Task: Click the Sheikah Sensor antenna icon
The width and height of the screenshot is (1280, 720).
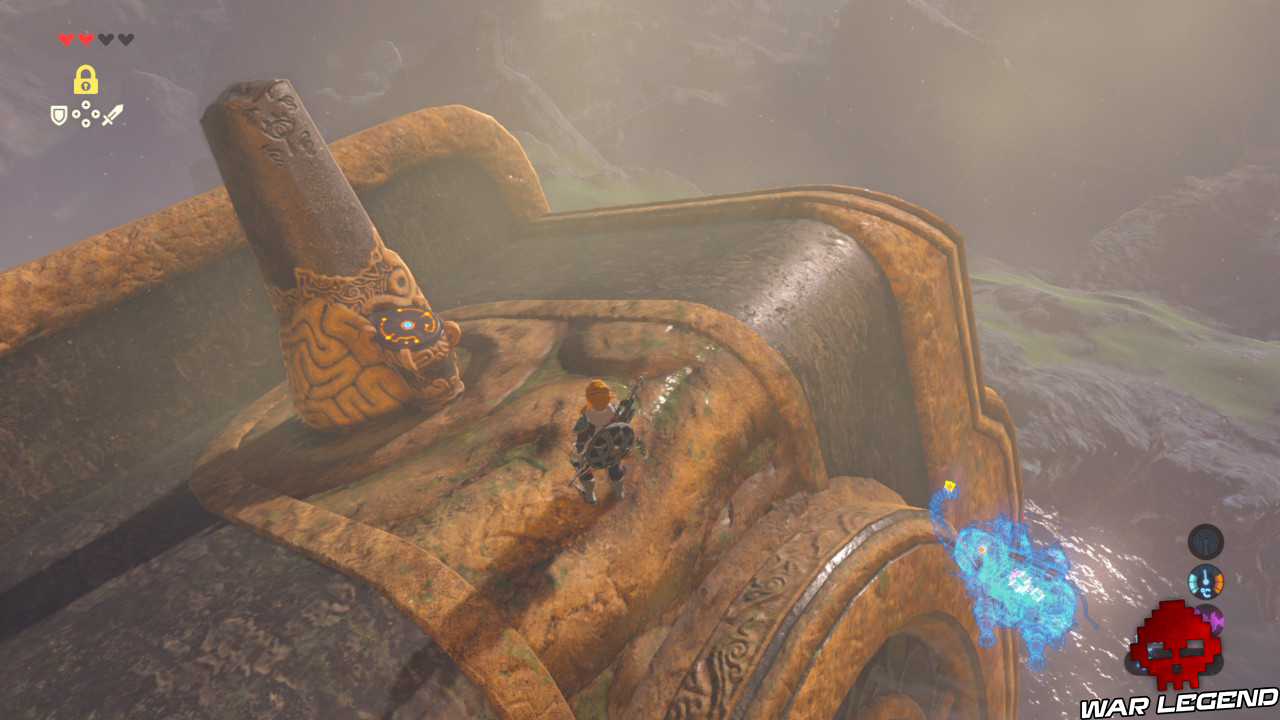Action: pyautogui.click(x=1206, y=541)
